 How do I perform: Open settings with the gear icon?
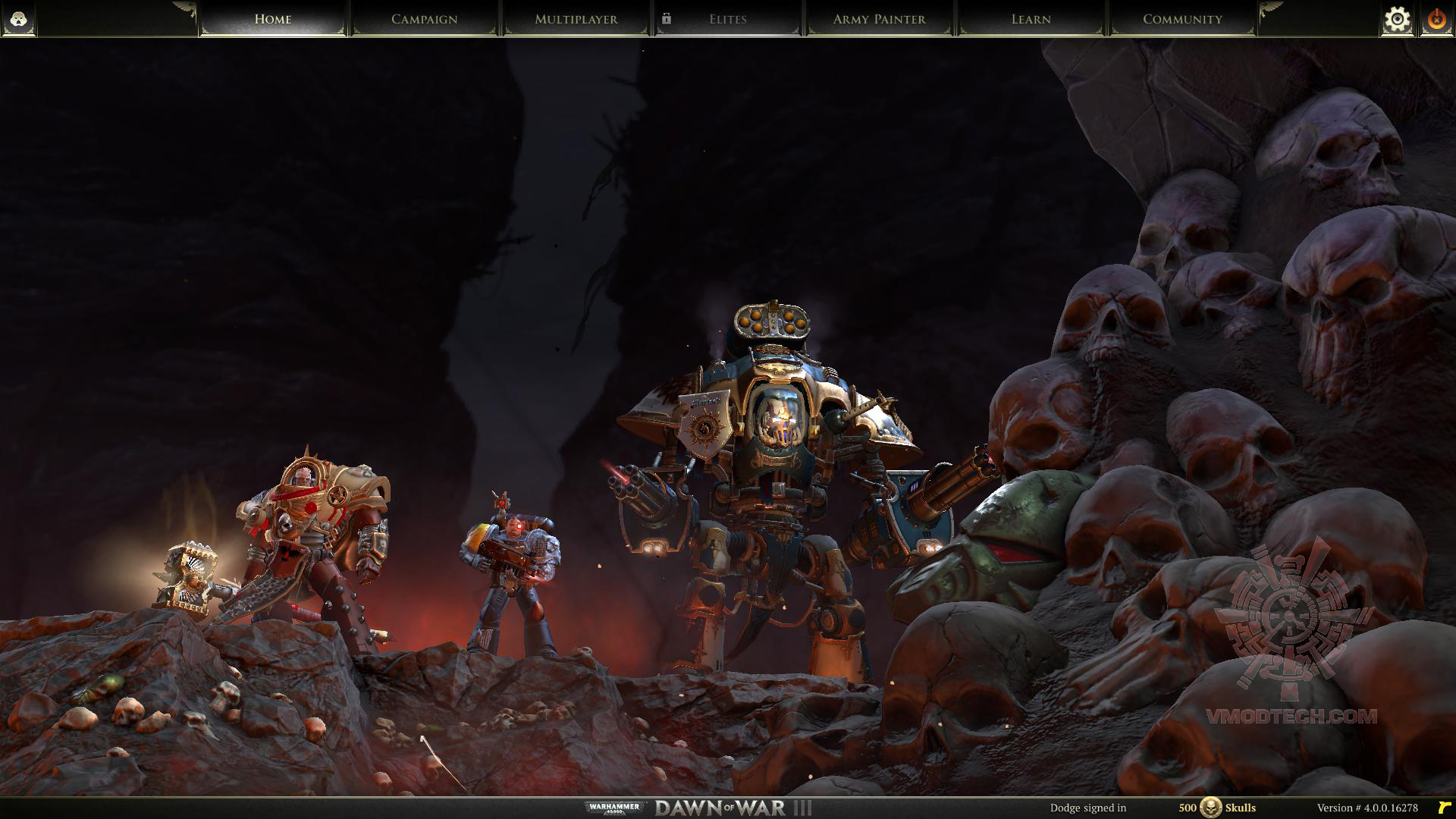pos(1397,20)
